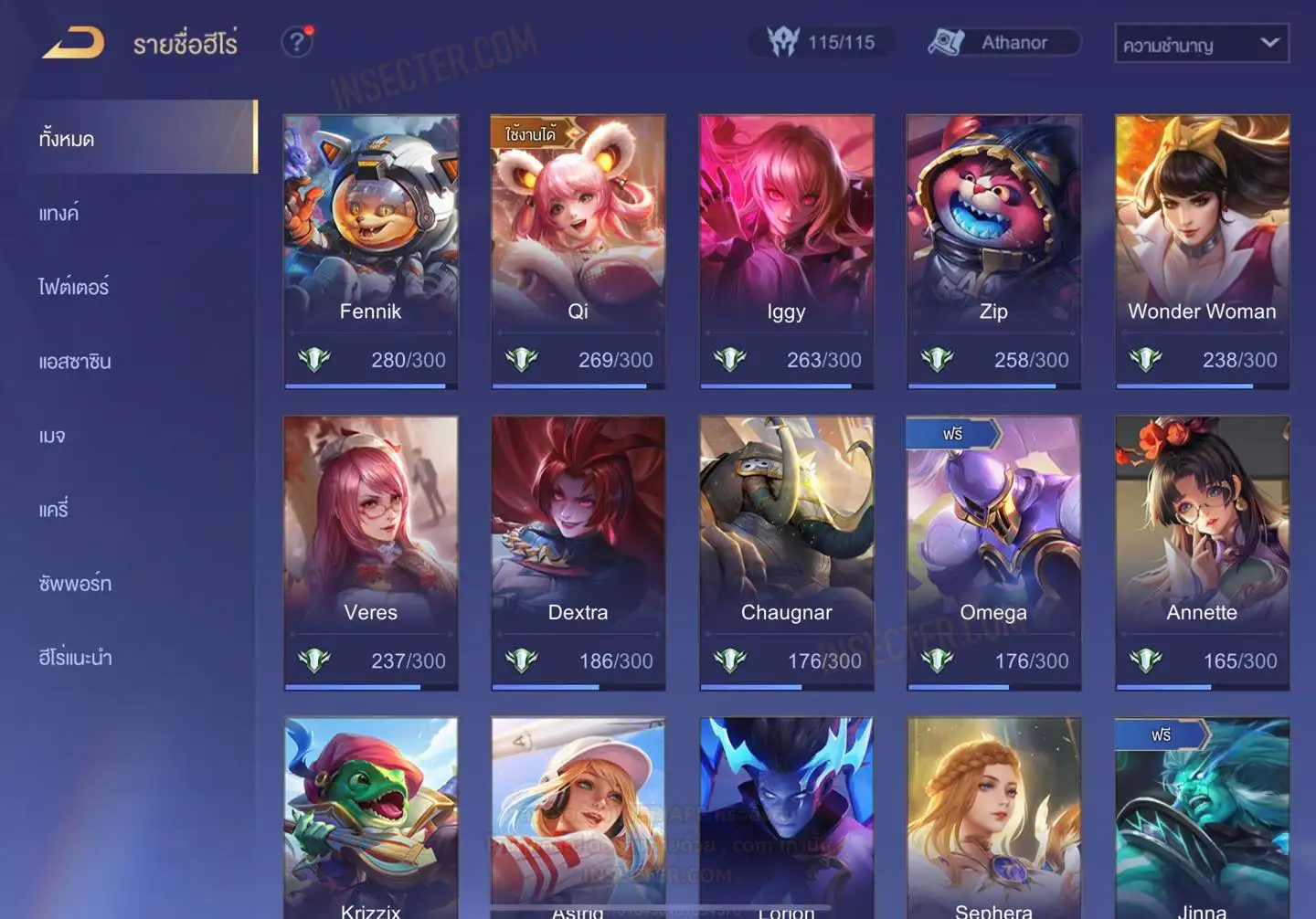The image size is (1316, 919).
Task: Open the Chaugnar hero card
Action: pos(786,552)
